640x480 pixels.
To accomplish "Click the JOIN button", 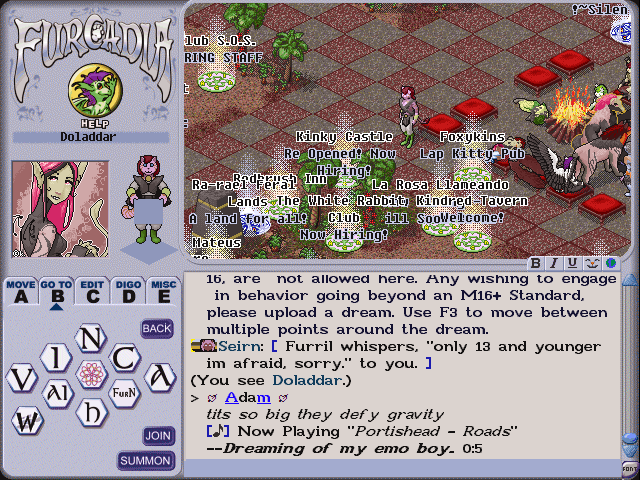I will point(158,436).
